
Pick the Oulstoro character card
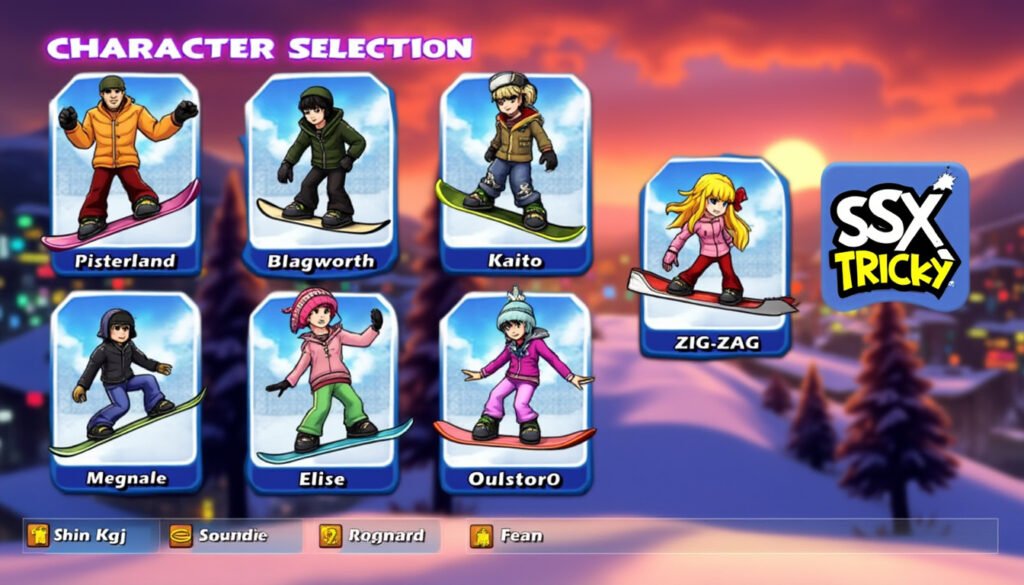click(516, 390)
